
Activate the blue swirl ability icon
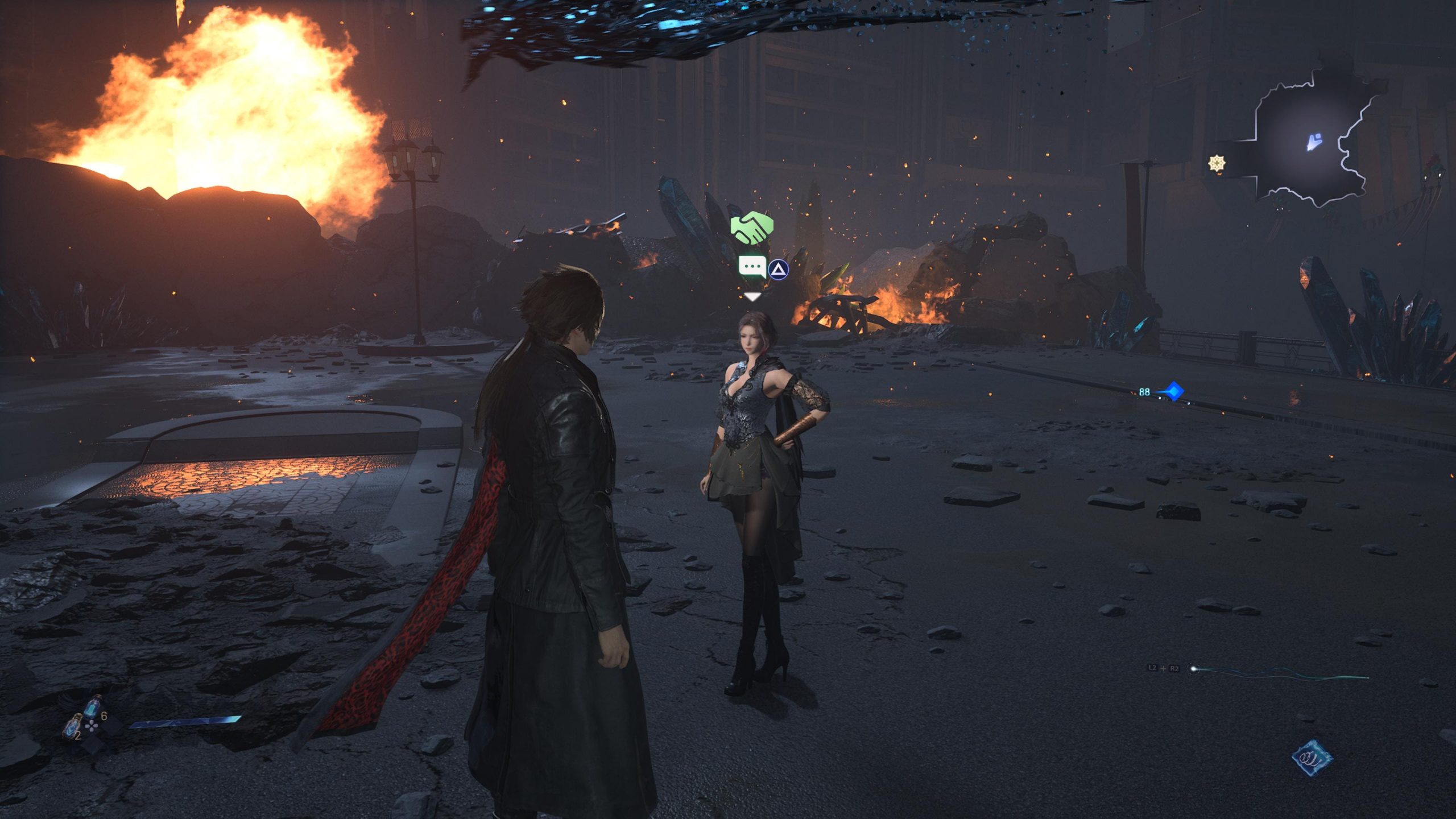pos(1312,758)
